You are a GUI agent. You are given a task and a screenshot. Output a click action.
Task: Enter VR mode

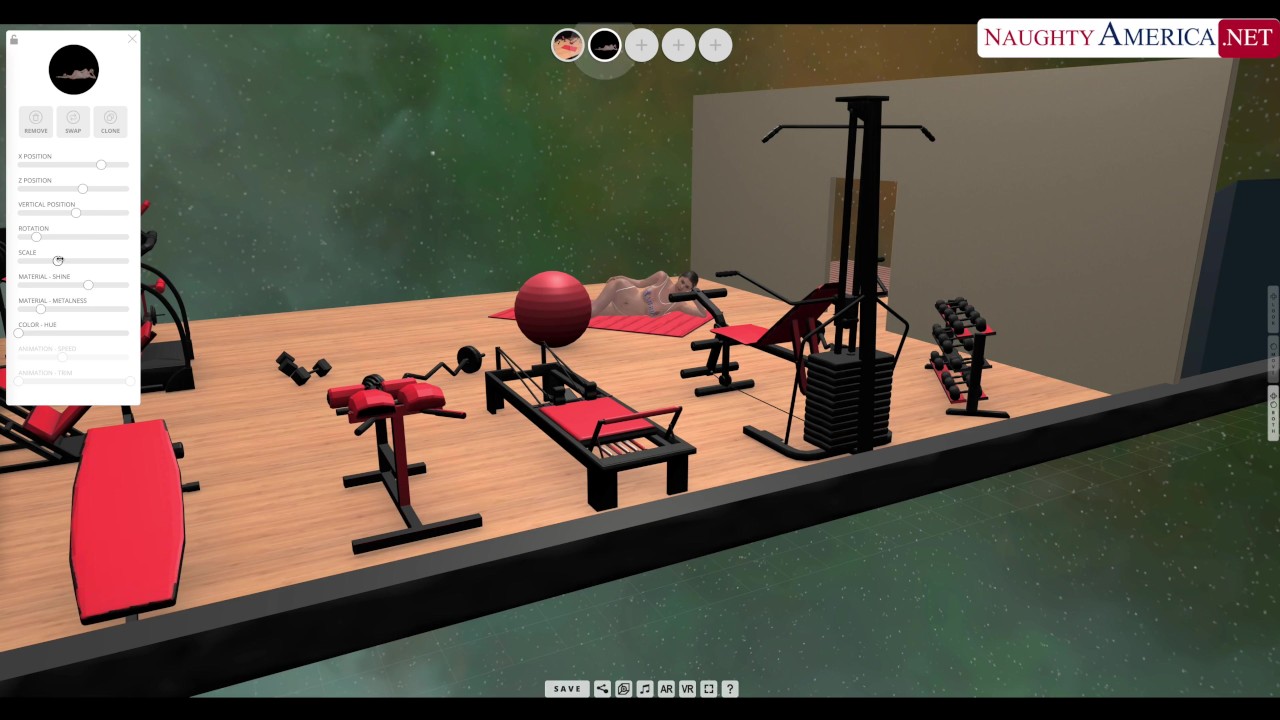coord(687,689)
